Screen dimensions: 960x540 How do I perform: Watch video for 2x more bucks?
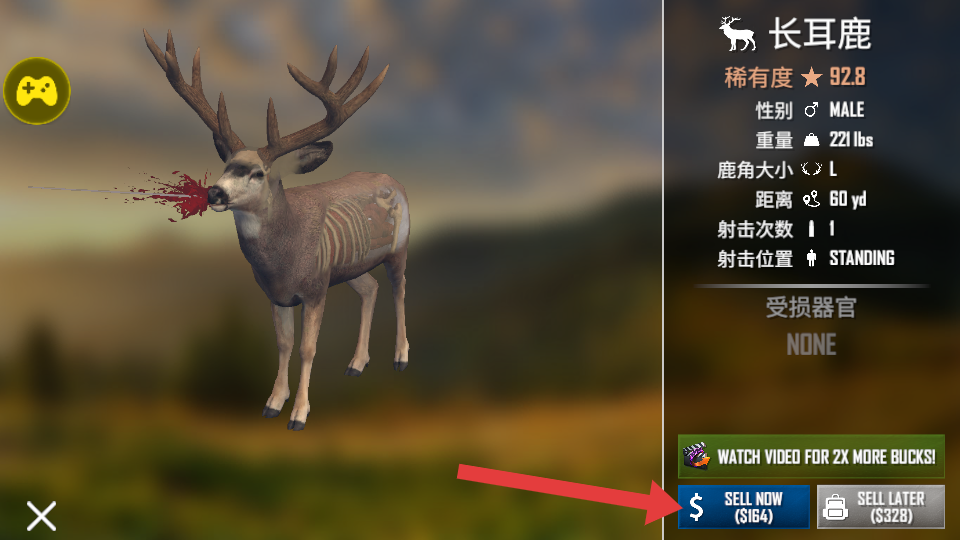coord(811,457)
